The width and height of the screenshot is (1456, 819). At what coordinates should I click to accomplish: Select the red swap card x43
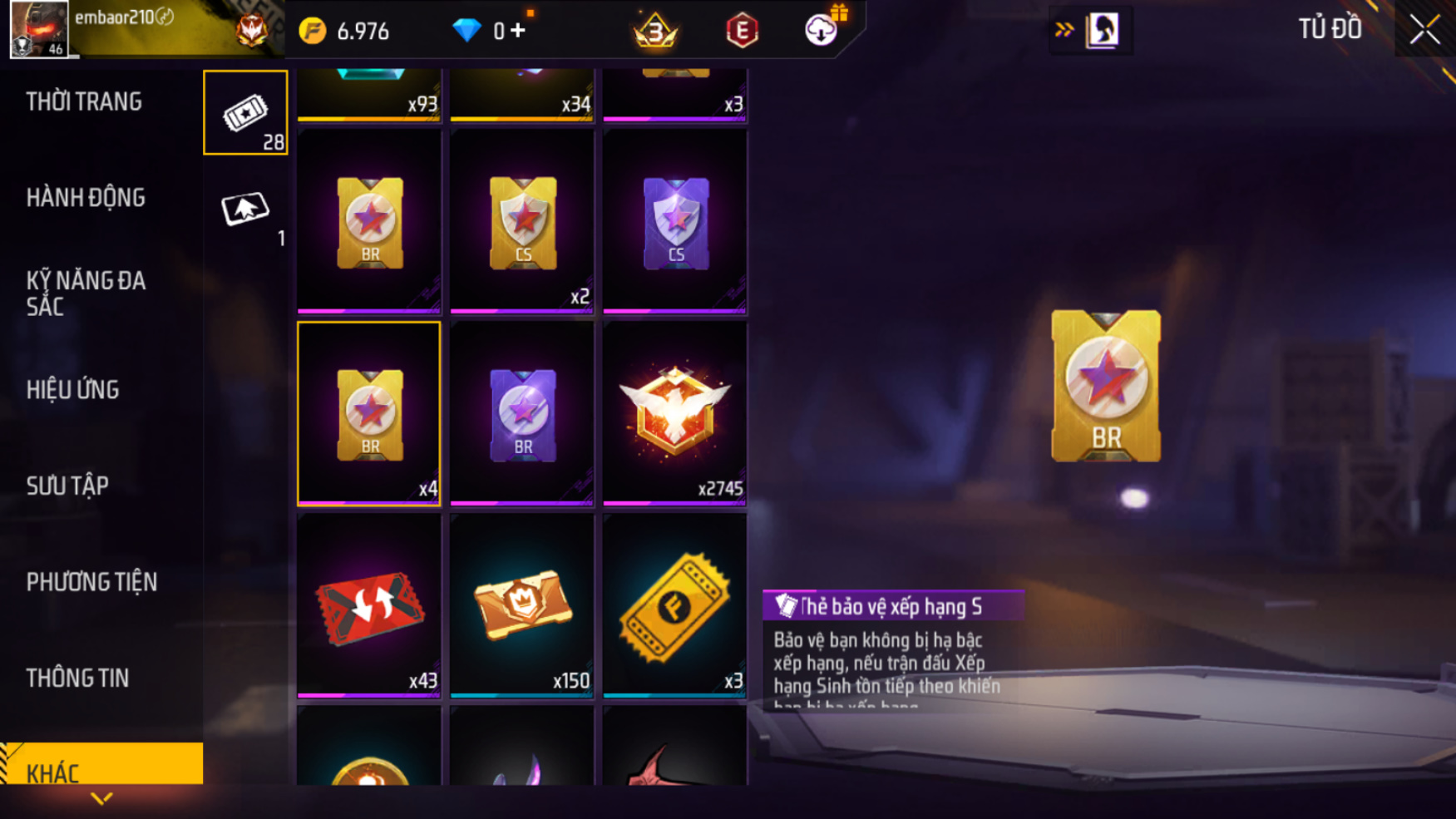tap(369, 606)
